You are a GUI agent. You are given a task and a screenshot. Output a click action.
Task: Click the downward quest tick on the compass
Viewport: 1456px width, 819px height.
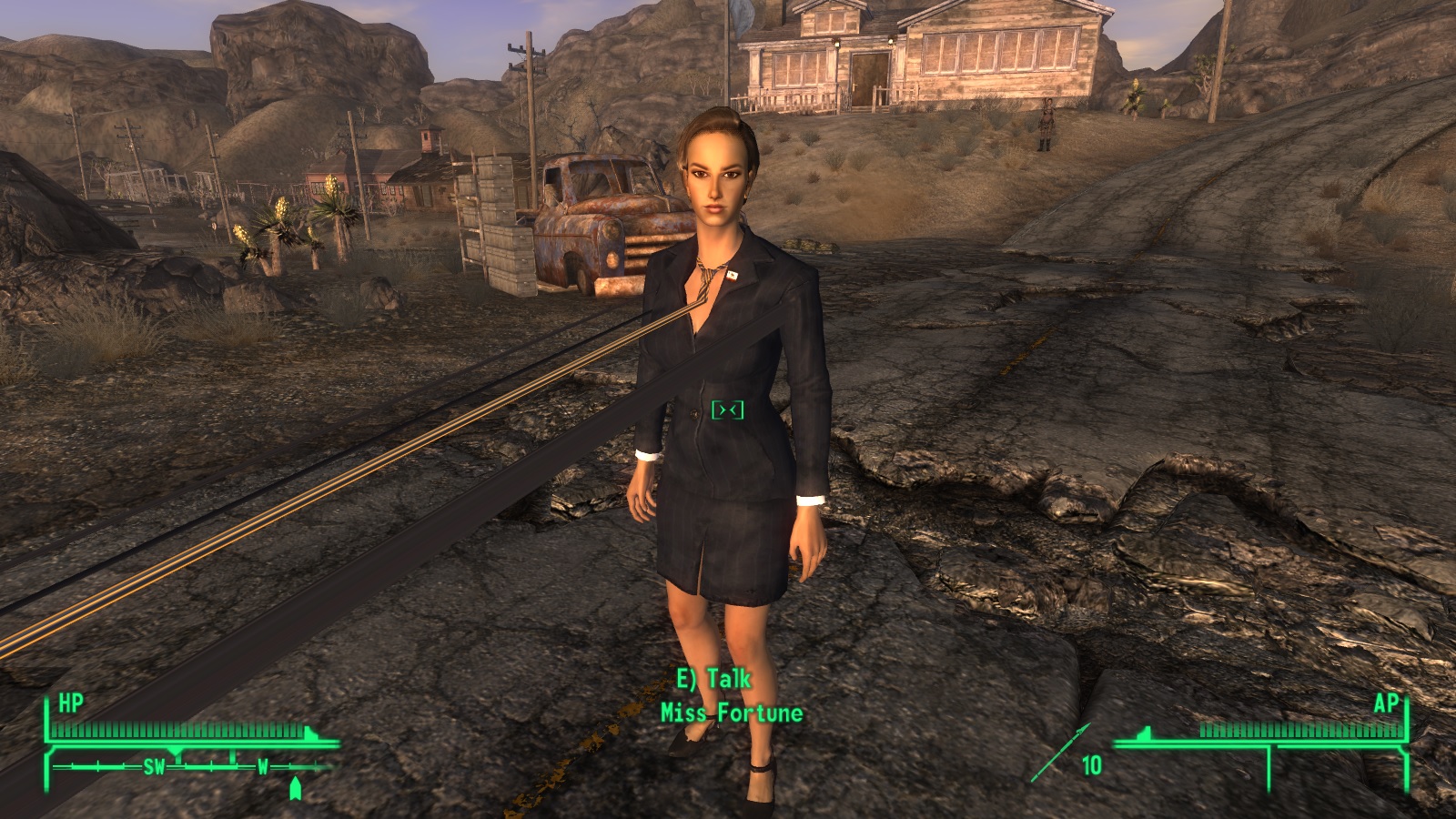click(177, 751)
